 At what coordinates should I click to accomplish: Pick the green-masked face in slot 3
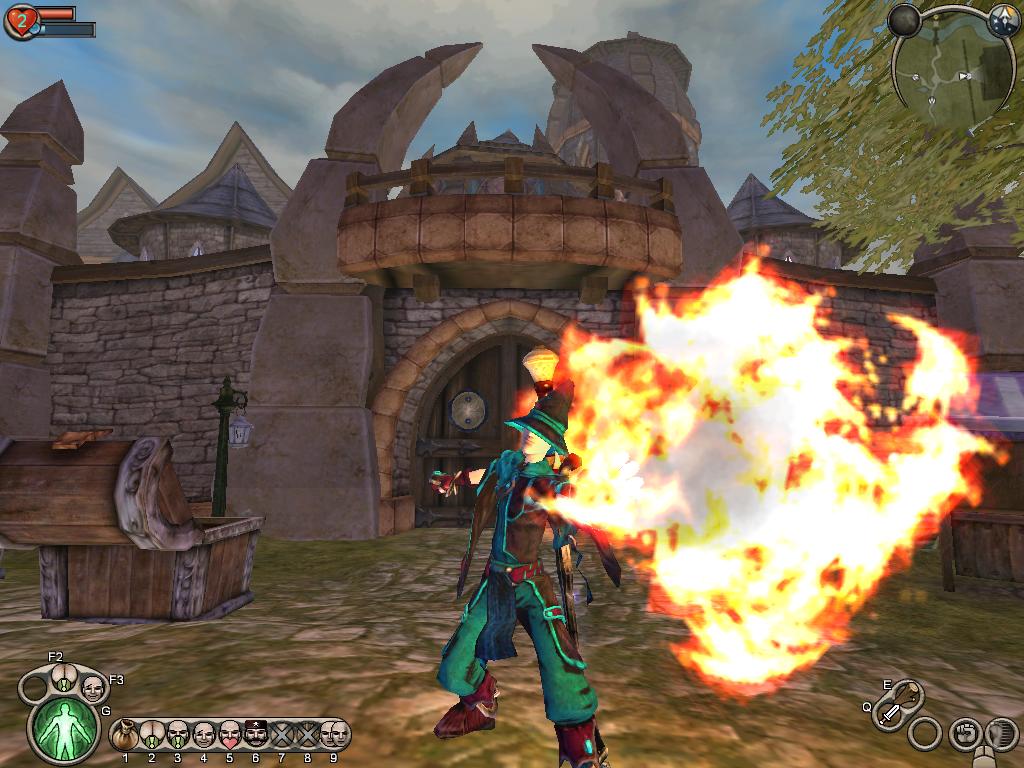tap(177, 736)
